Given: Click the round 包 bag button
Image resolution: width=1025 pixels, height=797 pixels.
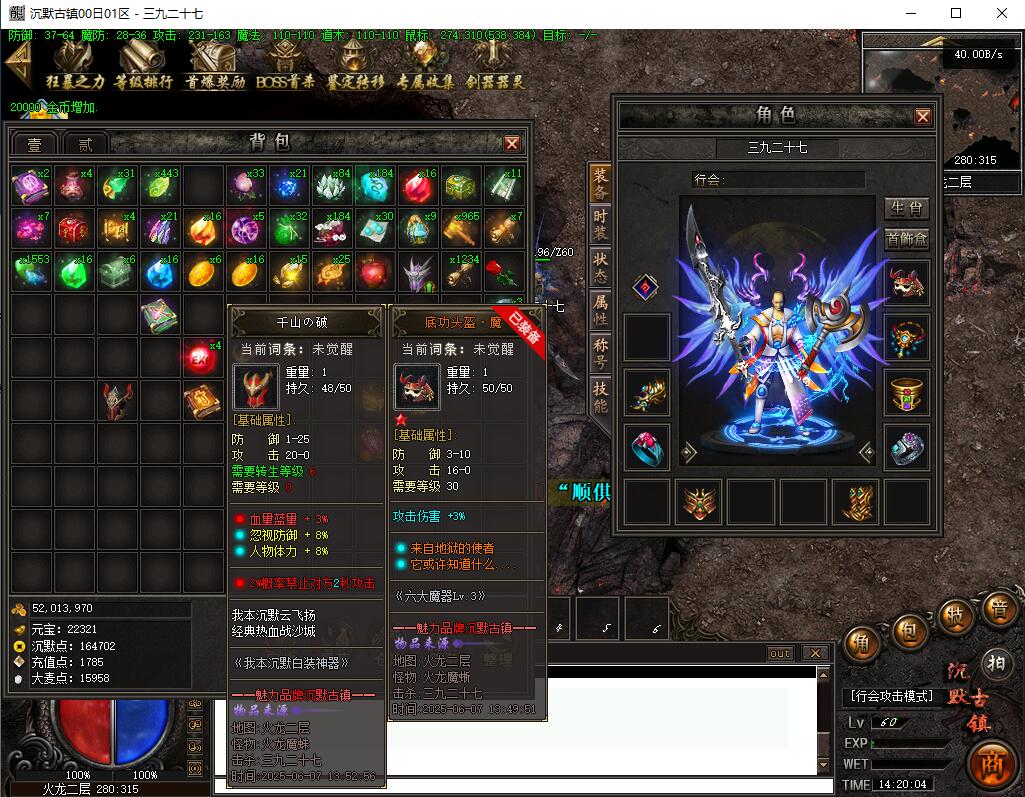Looking at the screenshot, I should click(908, 630).
